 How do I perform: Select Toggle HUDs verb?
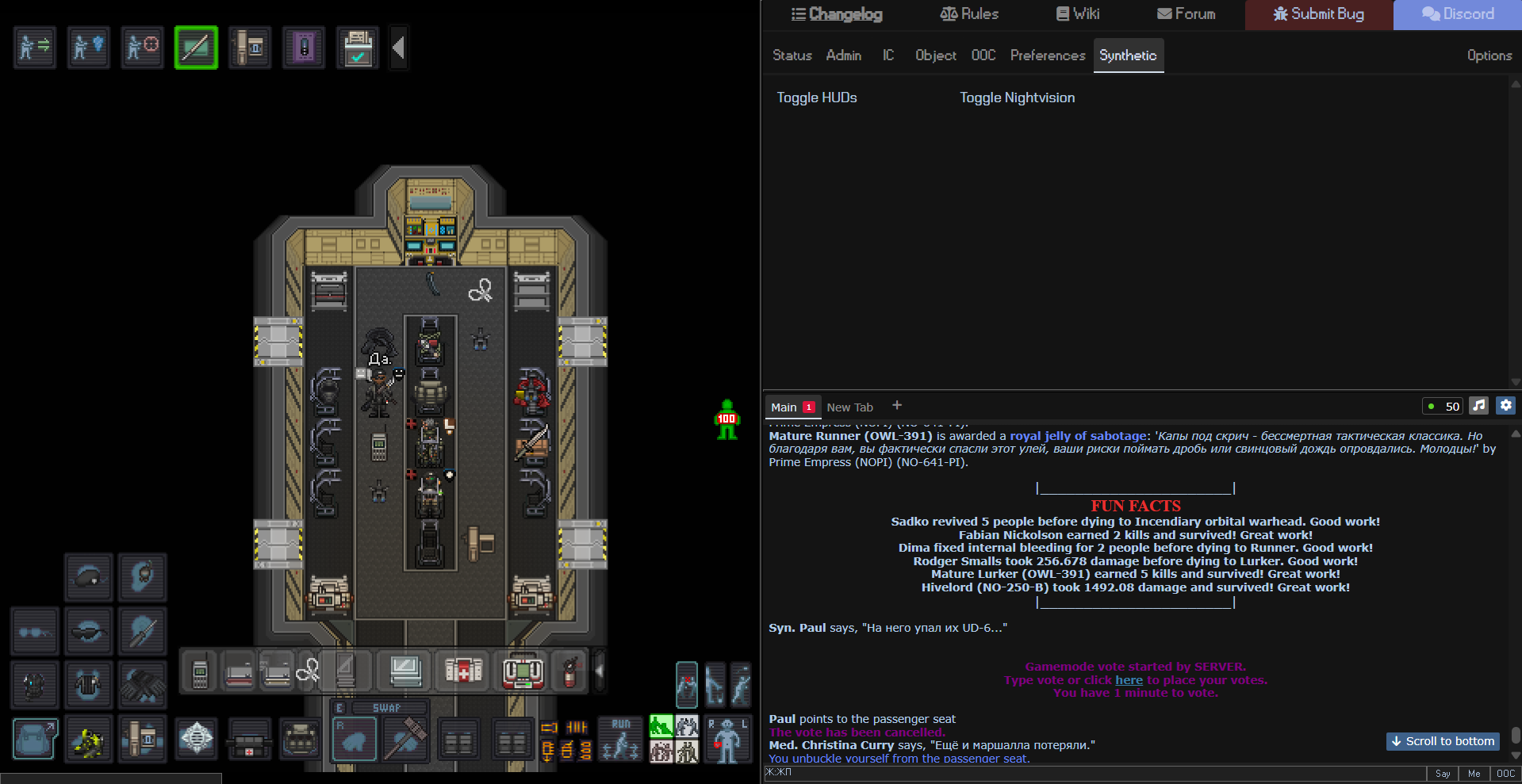point(816,98)
